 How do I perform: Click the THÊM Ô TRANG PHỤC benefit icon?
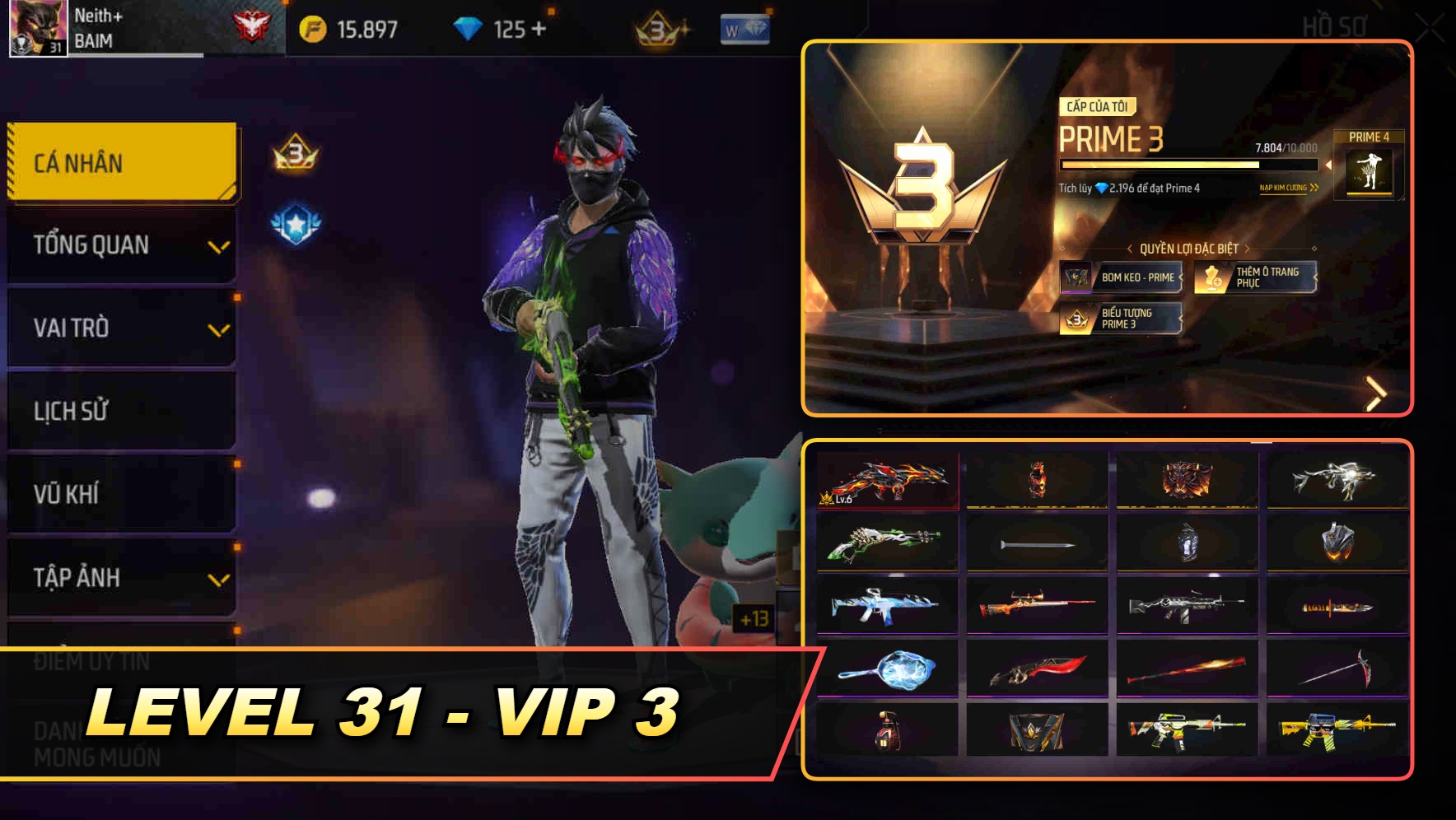pyautogui.click(x=1214, y=276)
